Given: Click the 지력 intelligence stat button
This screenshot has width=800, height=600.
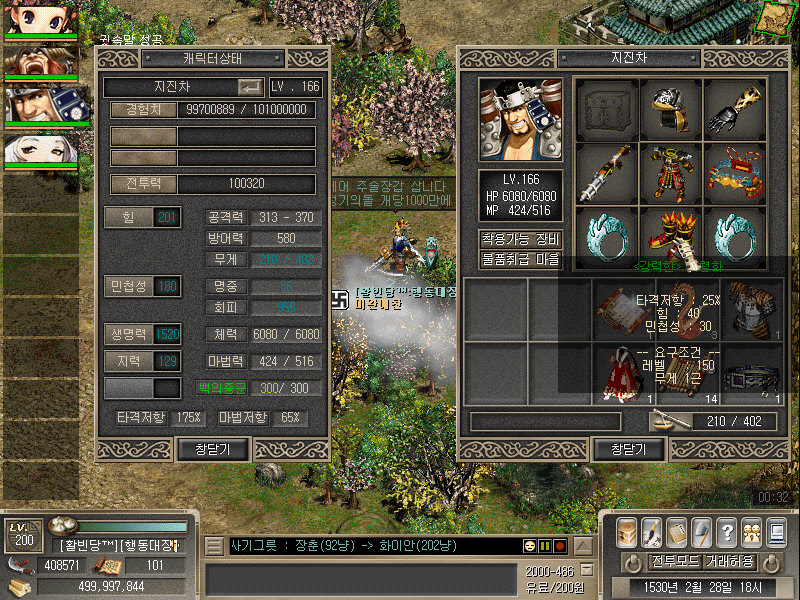Looking at the screenshot, I should [x=143, y=361].
